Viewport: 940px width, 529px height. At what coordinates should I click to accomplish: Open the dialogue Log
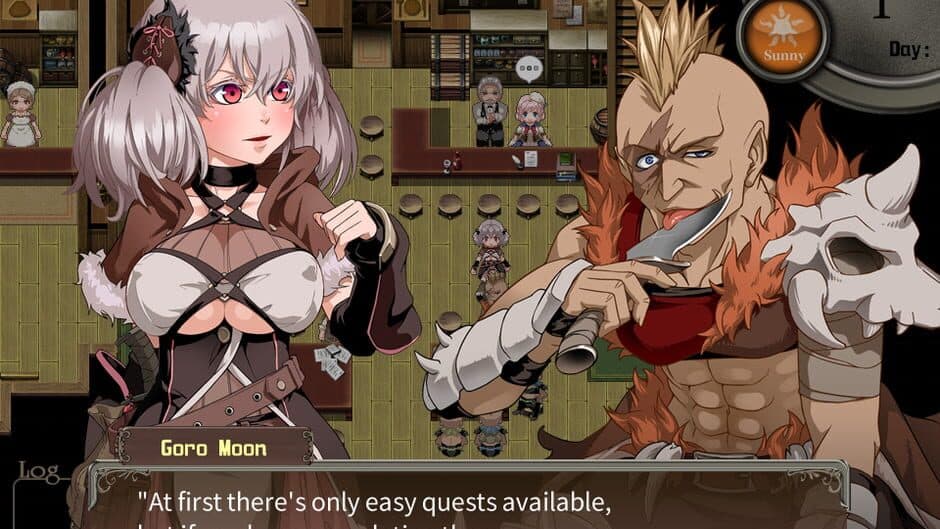[x=36, y=470]
